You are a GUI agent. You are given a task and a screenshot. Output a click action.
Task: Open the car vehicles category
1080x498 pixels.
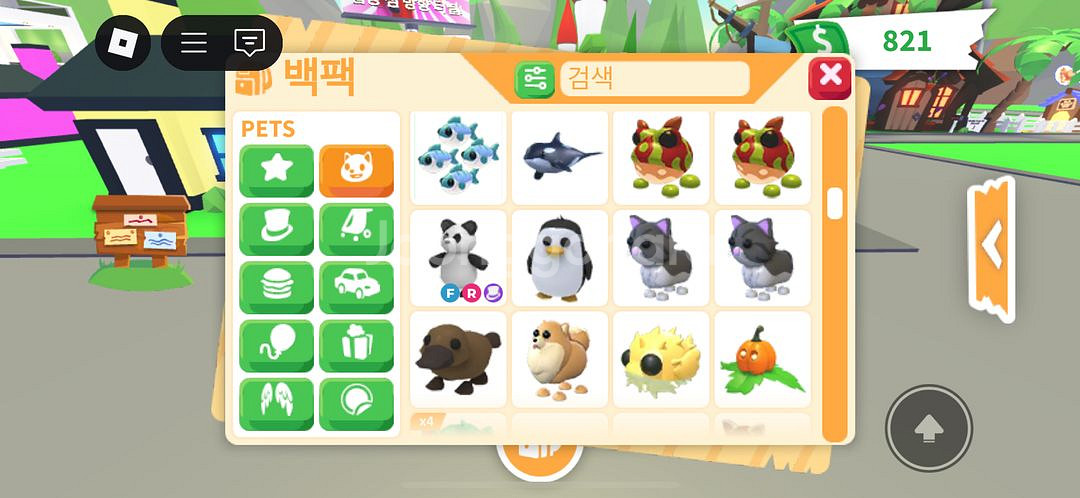pyautogui.click(x=356, y=287)
